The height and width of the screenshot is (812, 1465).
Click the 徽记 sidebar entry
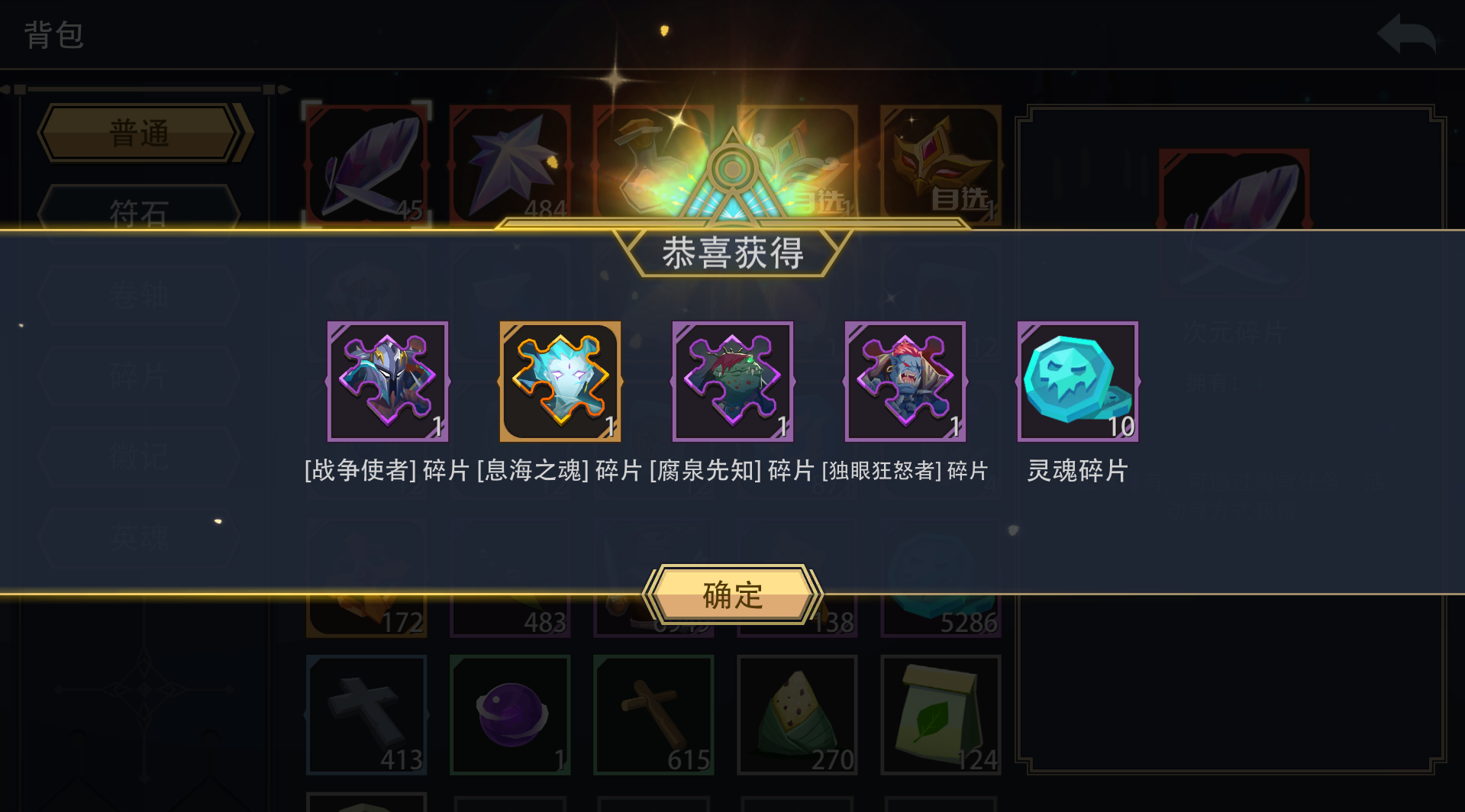[x=140, y=456]
